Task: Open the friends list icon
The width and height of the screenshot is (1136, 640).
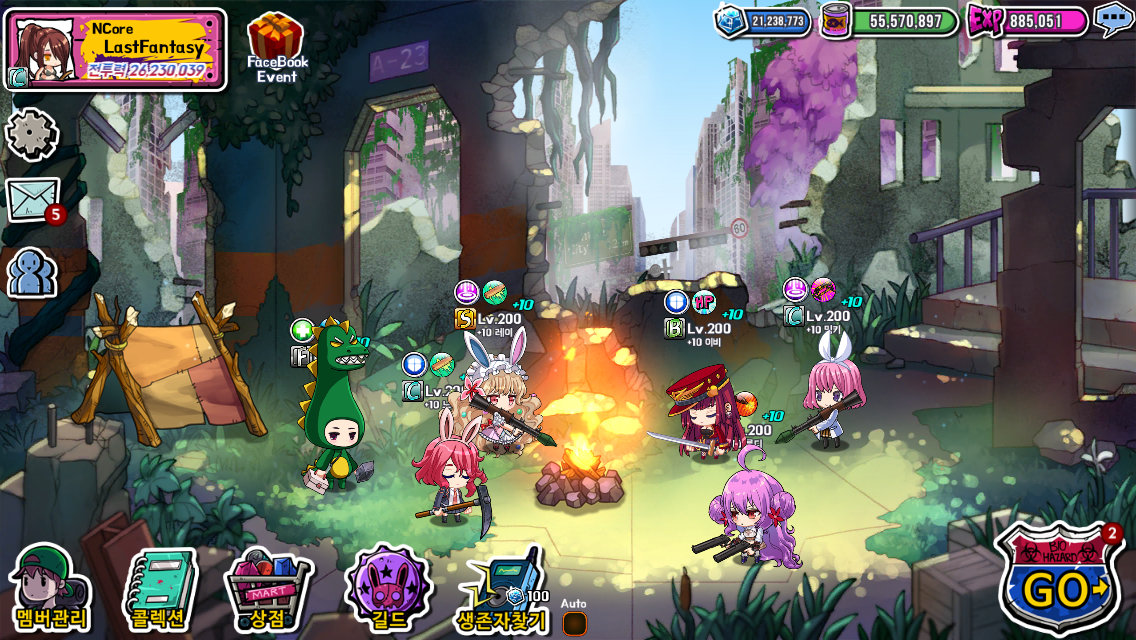Action: tap(32, 271)
